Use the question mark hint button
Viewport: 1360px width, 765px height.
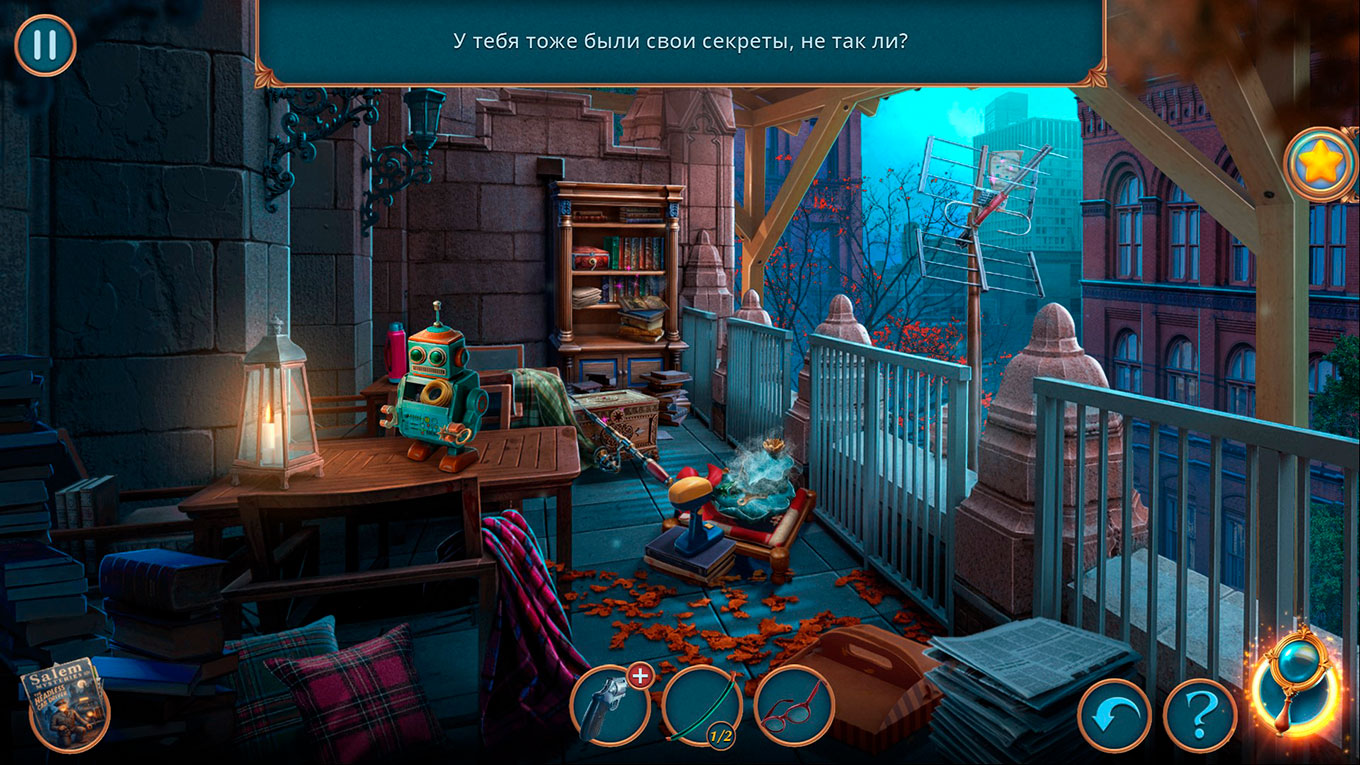(x=1200, y=715)
